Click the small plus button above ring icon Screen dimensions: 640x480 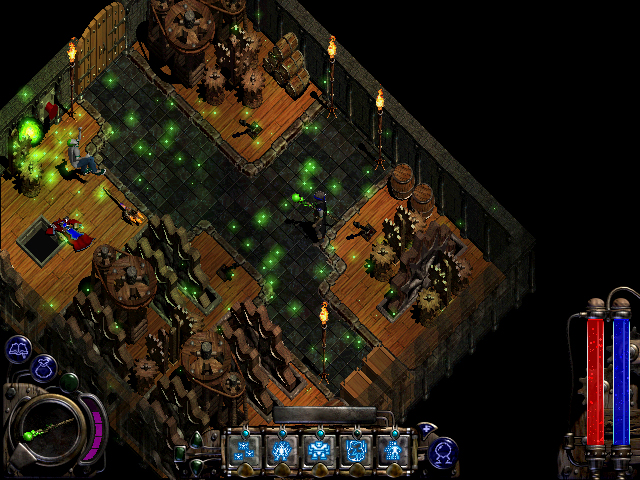[426, 430]
